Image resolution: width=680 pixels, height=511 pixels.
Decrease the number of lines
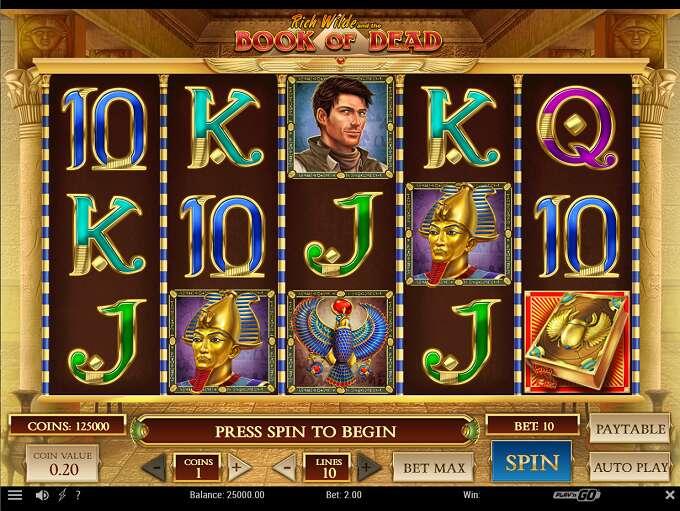tap(287, 467)
